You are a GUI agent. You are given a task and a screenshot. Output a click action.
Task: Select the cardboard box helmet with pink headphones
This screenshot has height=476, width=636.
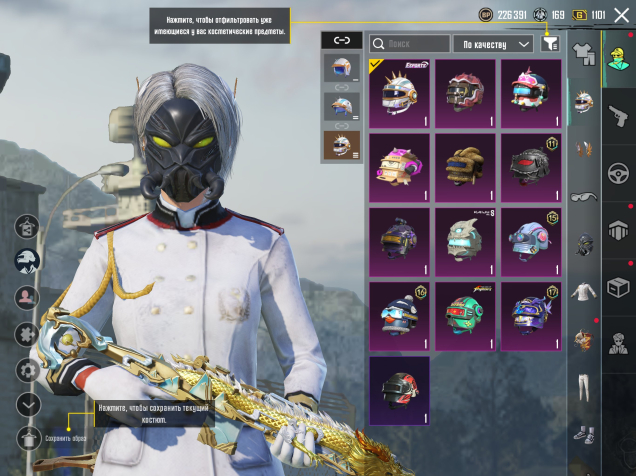(x=399, y=166)
